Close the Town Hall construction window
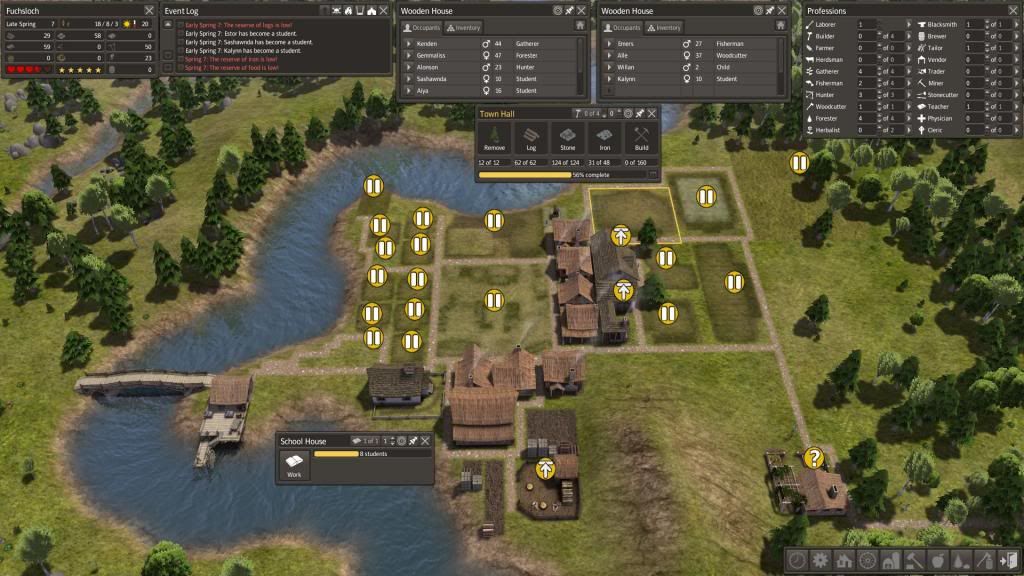 coord(652,114)
